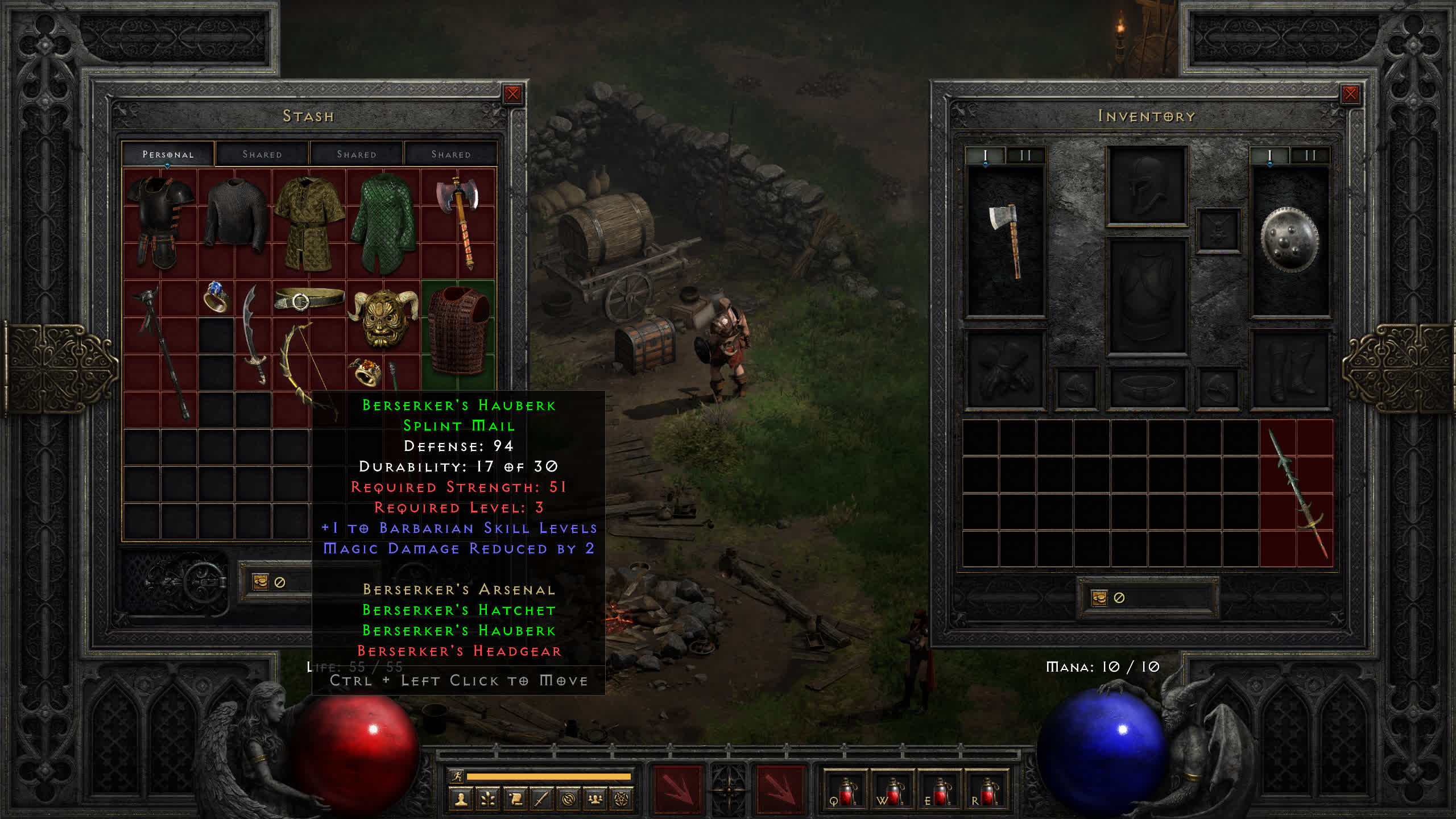Viewport: 1456px width, 819px height.
Task: Select the green studded armor in stash
Action: point(383,223)
